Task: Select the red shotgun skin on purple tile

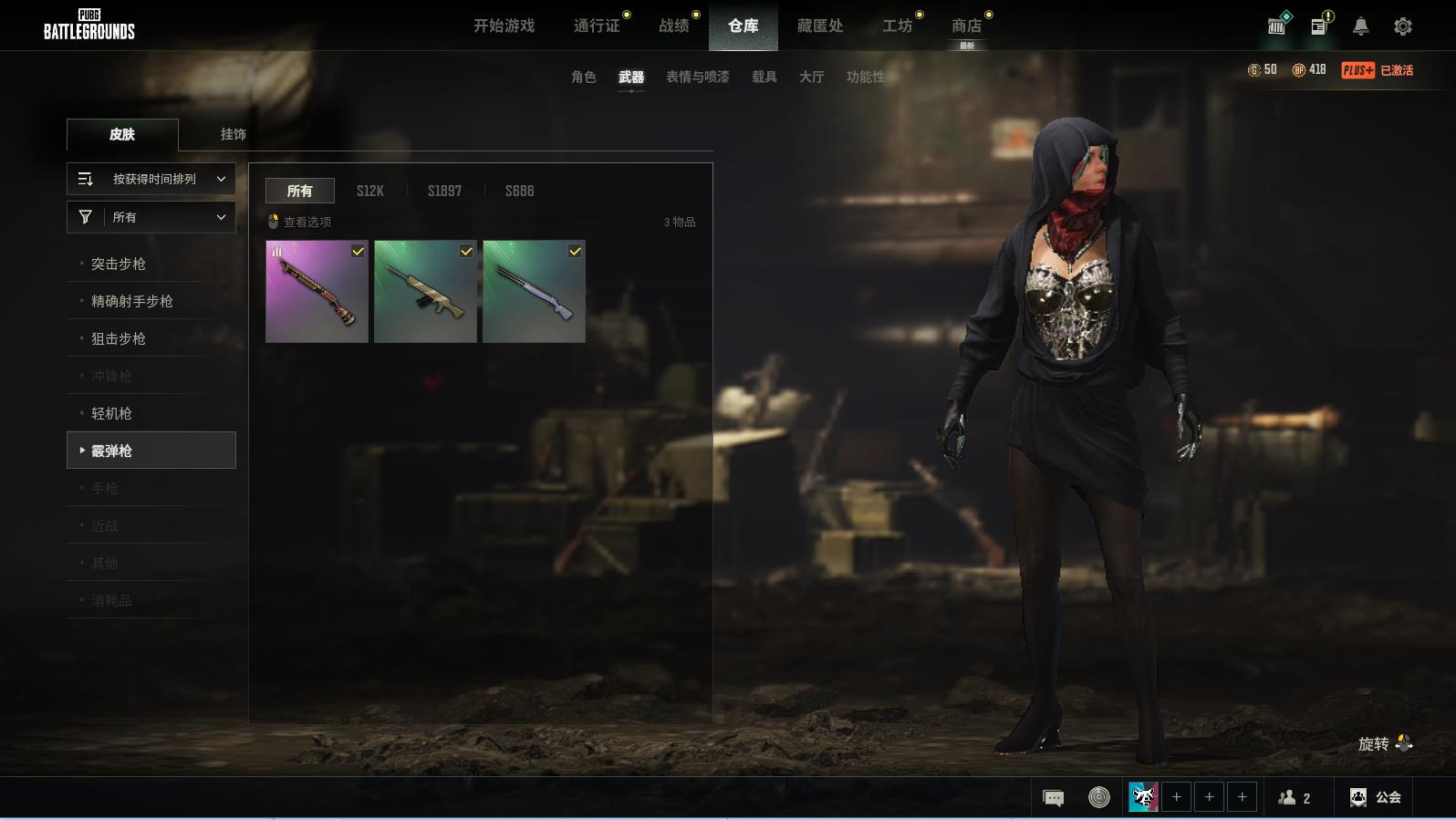Action: click(317, 292)
